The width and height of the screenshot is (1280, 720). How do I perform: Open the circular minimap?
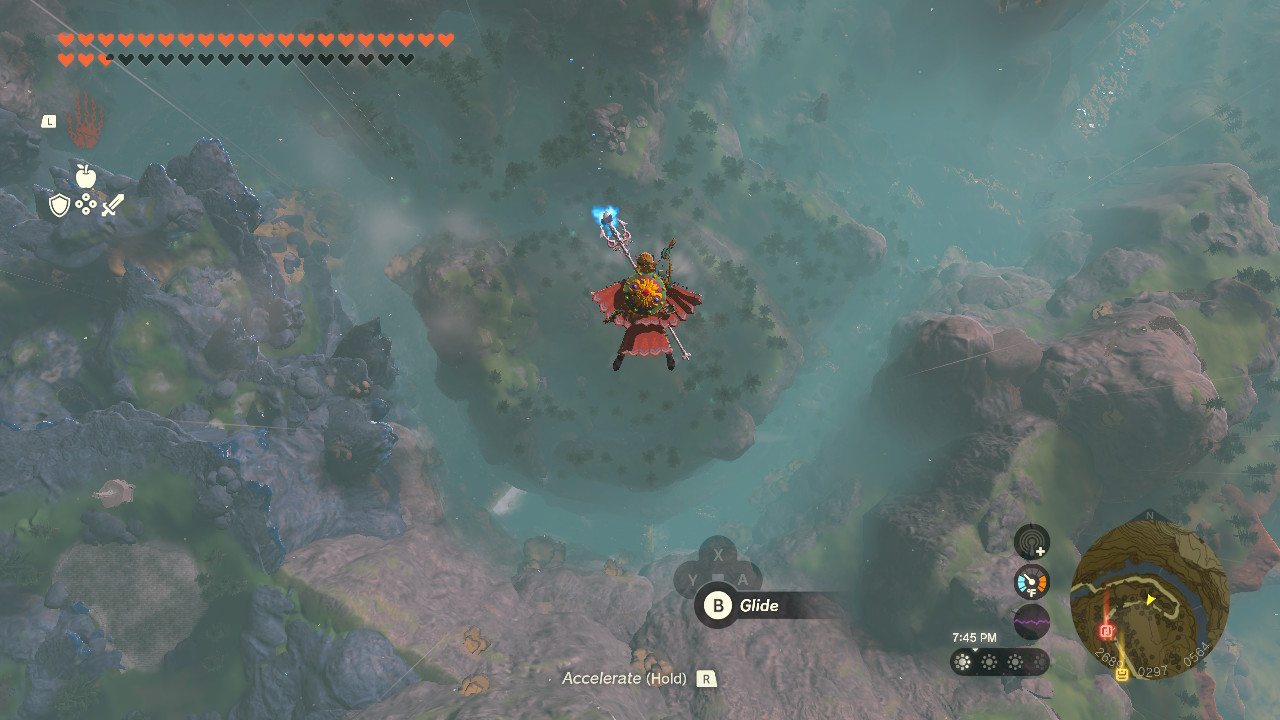[x=1148, y=599]
